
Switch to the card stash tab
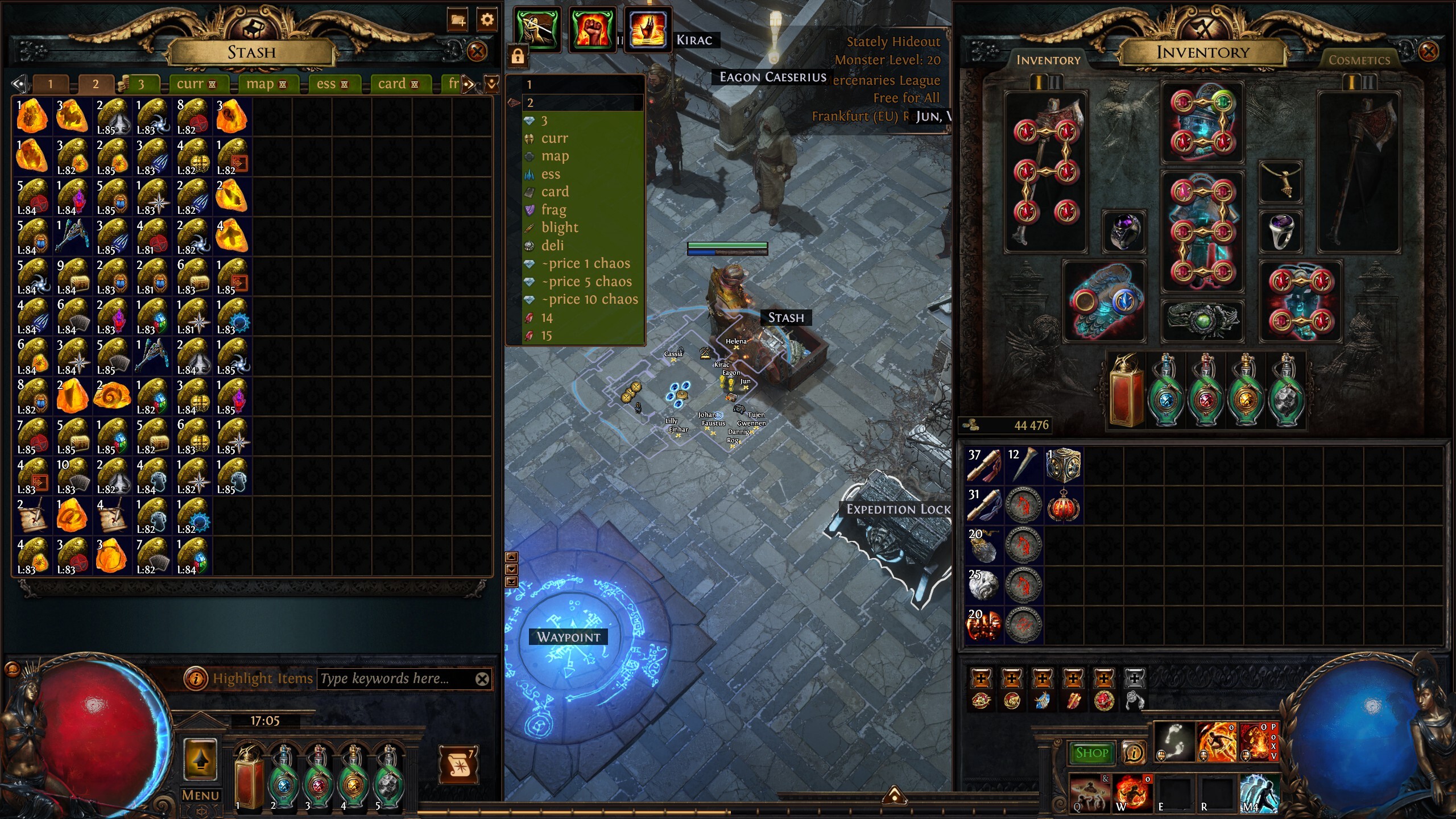click(398, 84)
